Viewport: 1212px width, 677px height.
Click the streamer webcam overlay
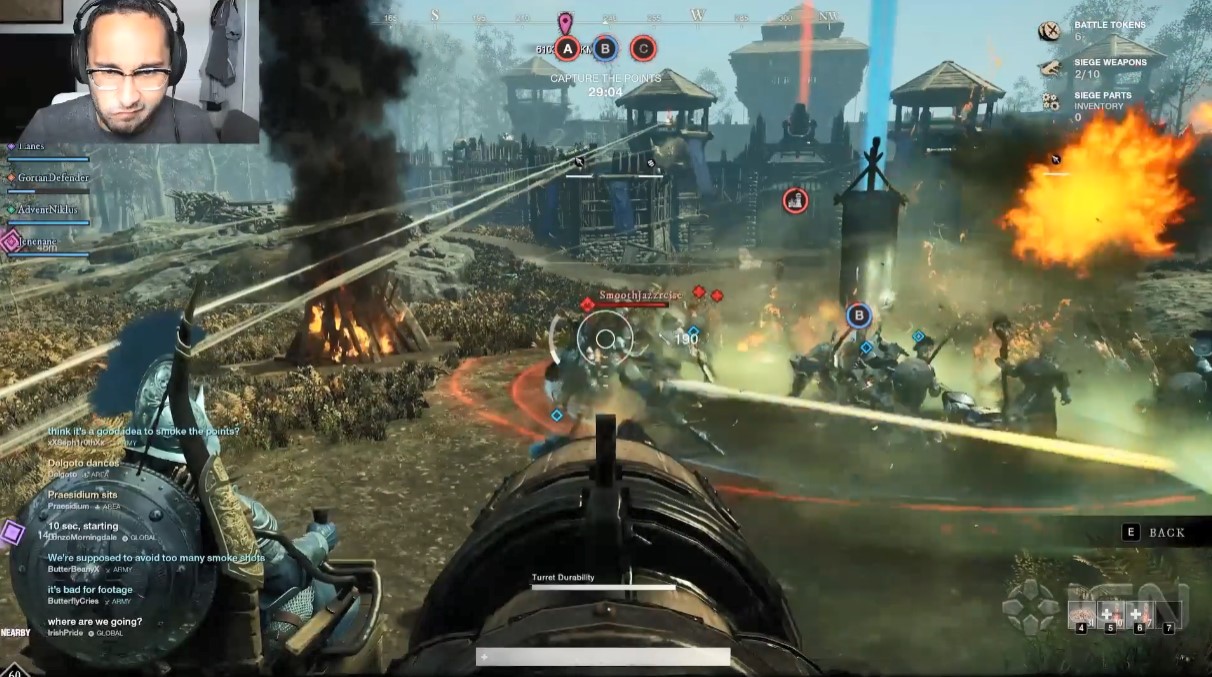coord(129,71)
